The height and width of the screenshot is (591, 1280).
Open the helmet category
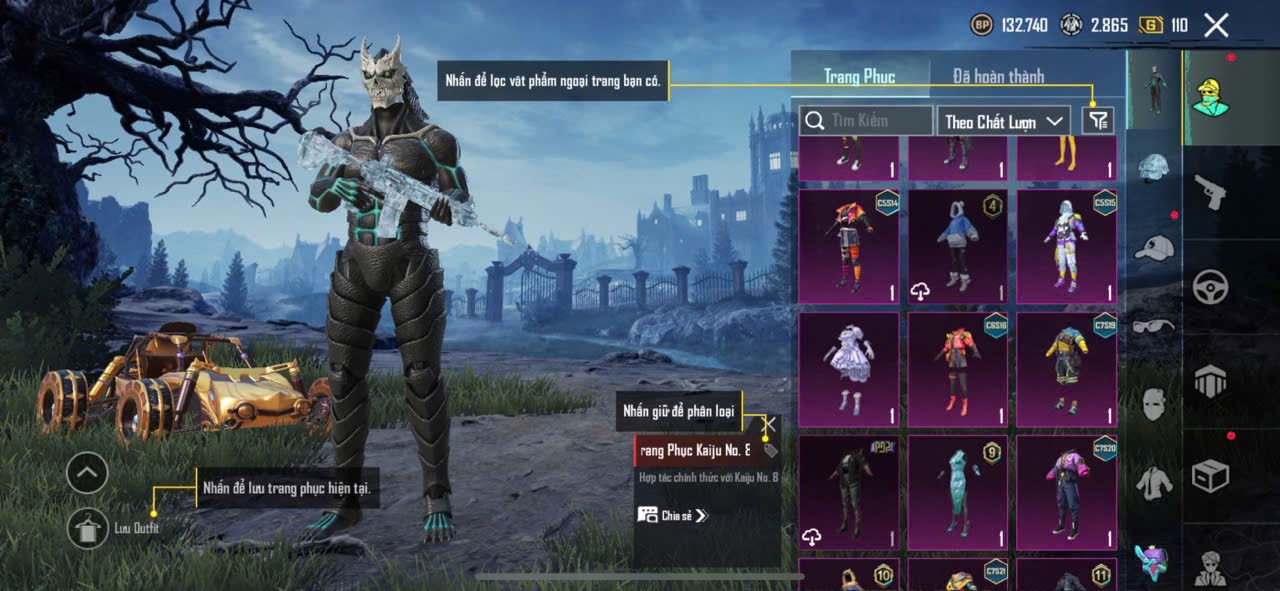click(x=1154, y=167)
